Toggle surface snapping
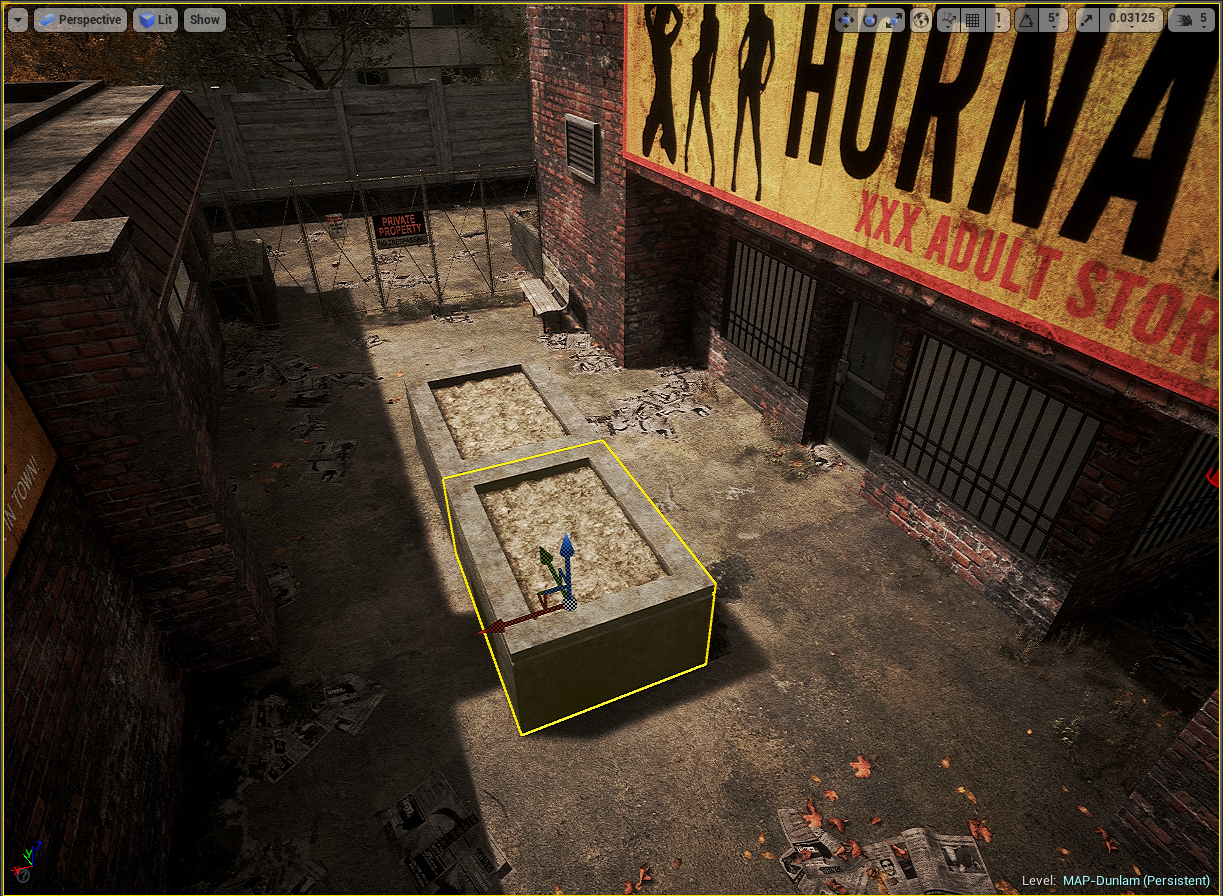The image size is (1223, 896). [947, 19]
